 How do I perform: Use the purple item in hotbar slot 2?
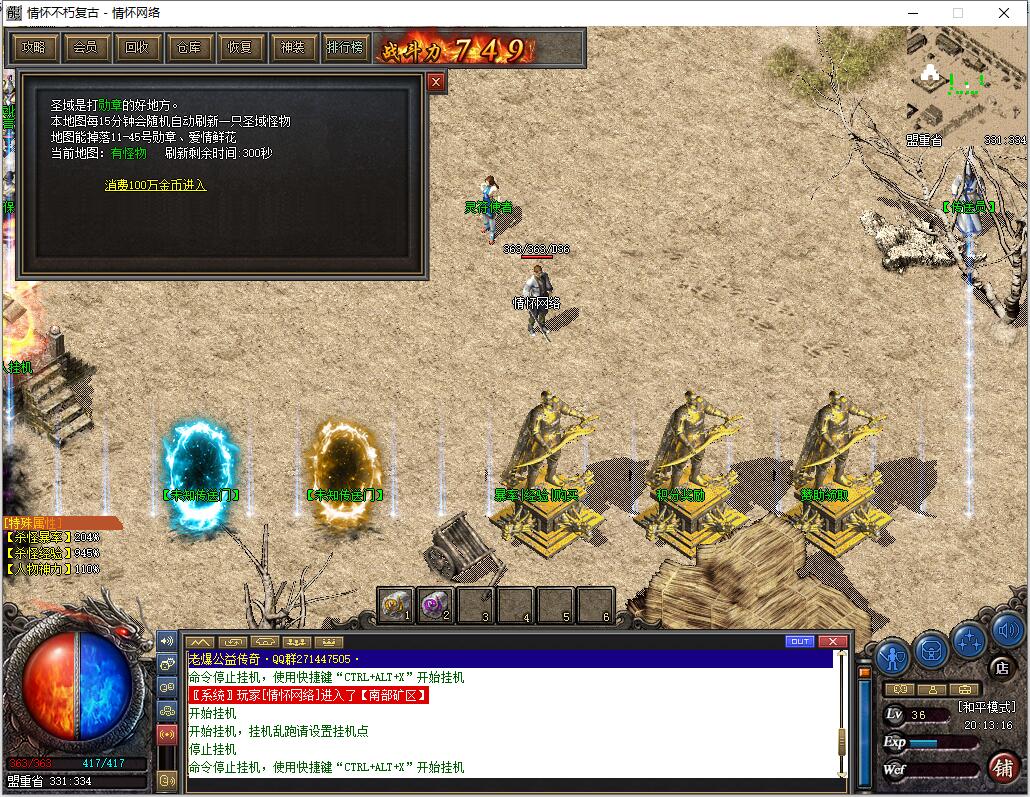coord(435,604)
